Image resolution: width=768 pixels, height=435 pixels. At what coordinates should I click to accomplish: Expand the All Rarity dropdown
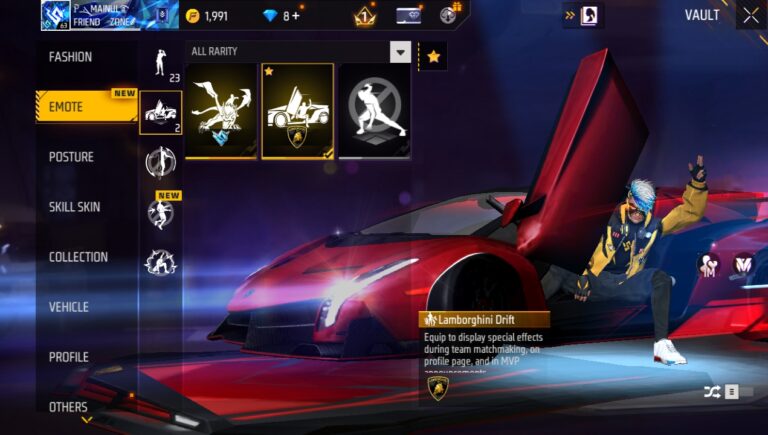[x=400, y=52]
